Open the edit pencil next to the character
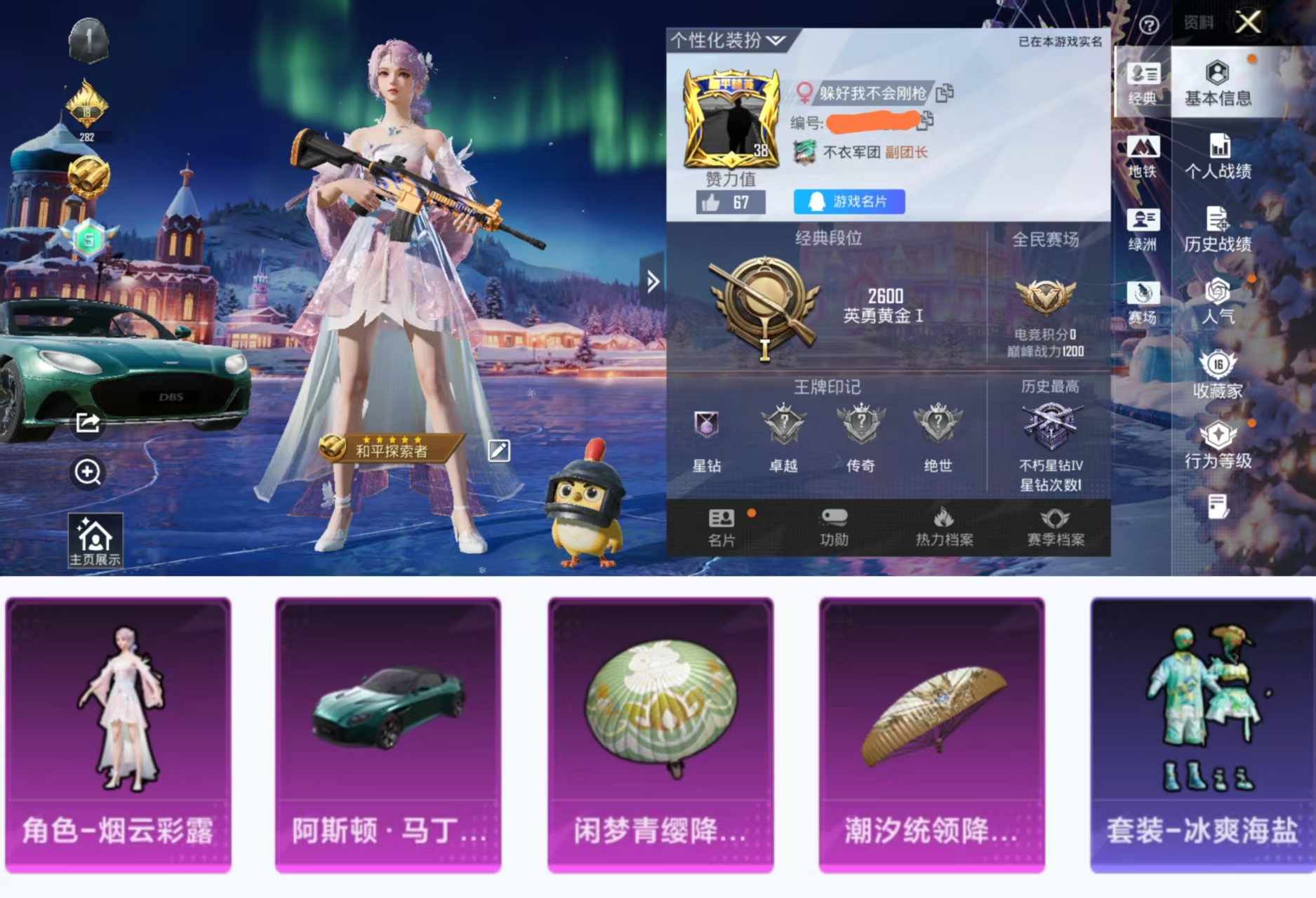 500,451
